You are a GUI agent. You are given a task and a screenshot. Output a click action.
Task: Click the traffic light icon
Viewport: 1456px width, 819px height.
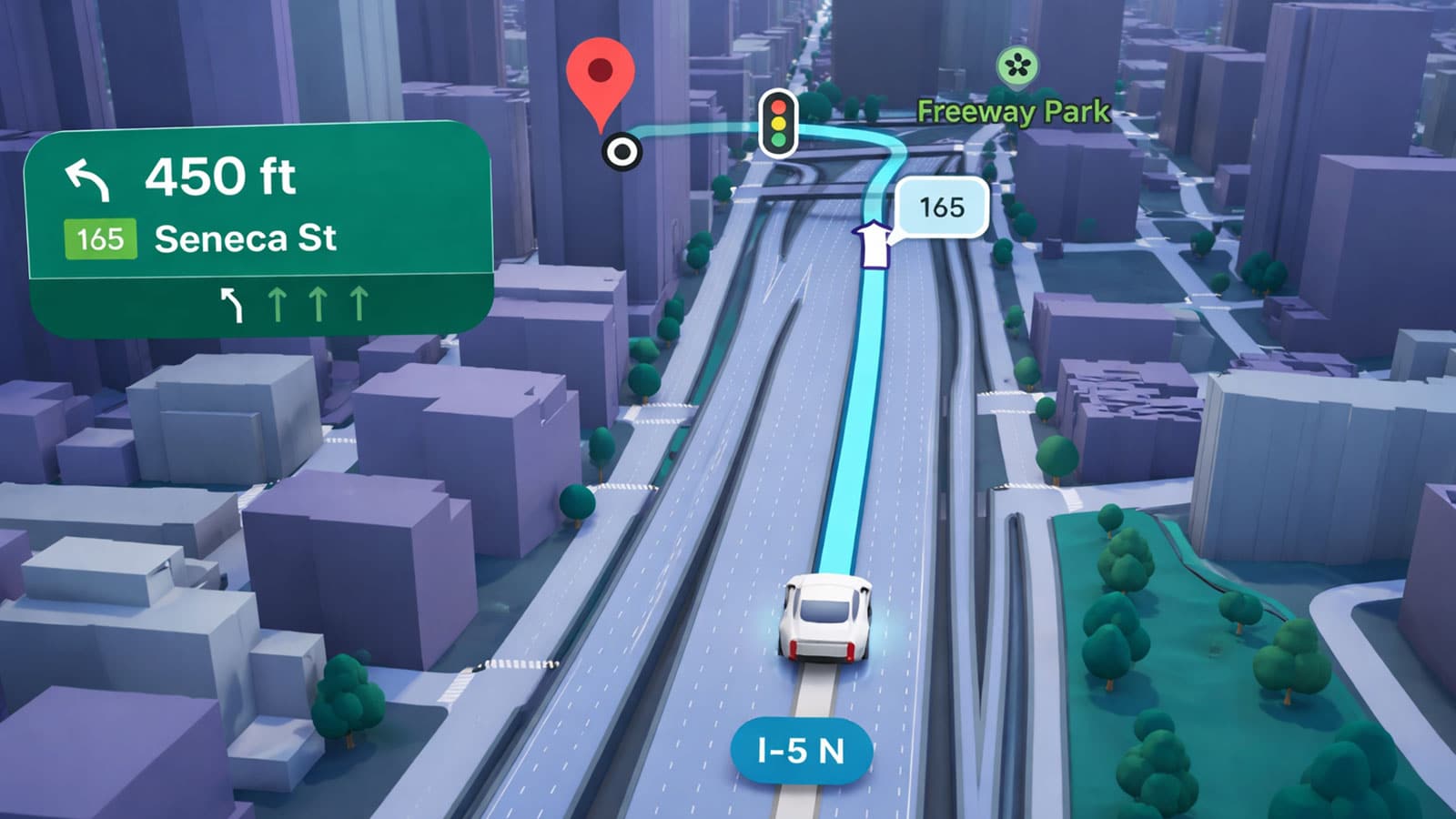(x=778, y=122)
